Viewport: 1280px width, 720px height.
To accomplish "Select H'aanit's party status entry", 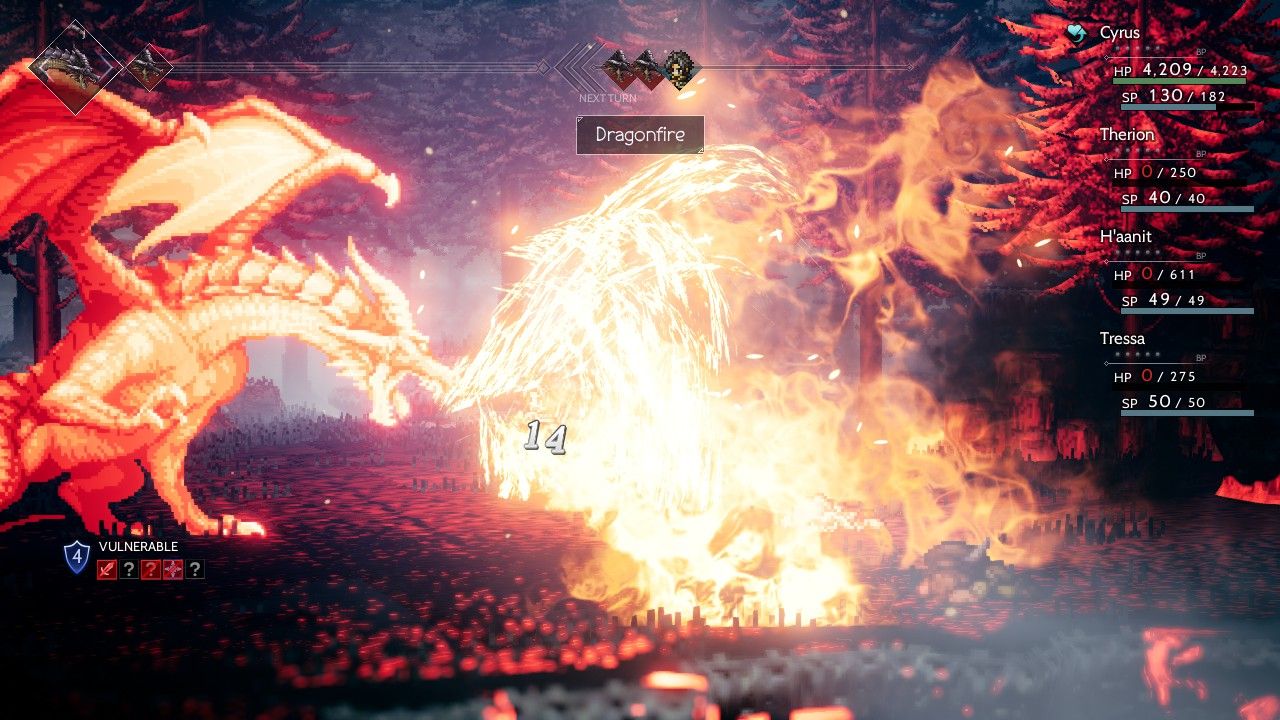I will point(1125,237).
